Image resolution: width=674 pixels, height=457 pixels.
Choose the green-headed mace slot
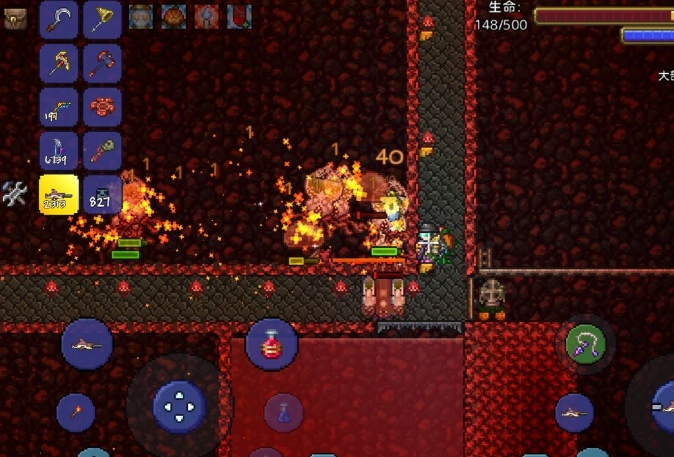pyautogui.click(x=102, y=150)
